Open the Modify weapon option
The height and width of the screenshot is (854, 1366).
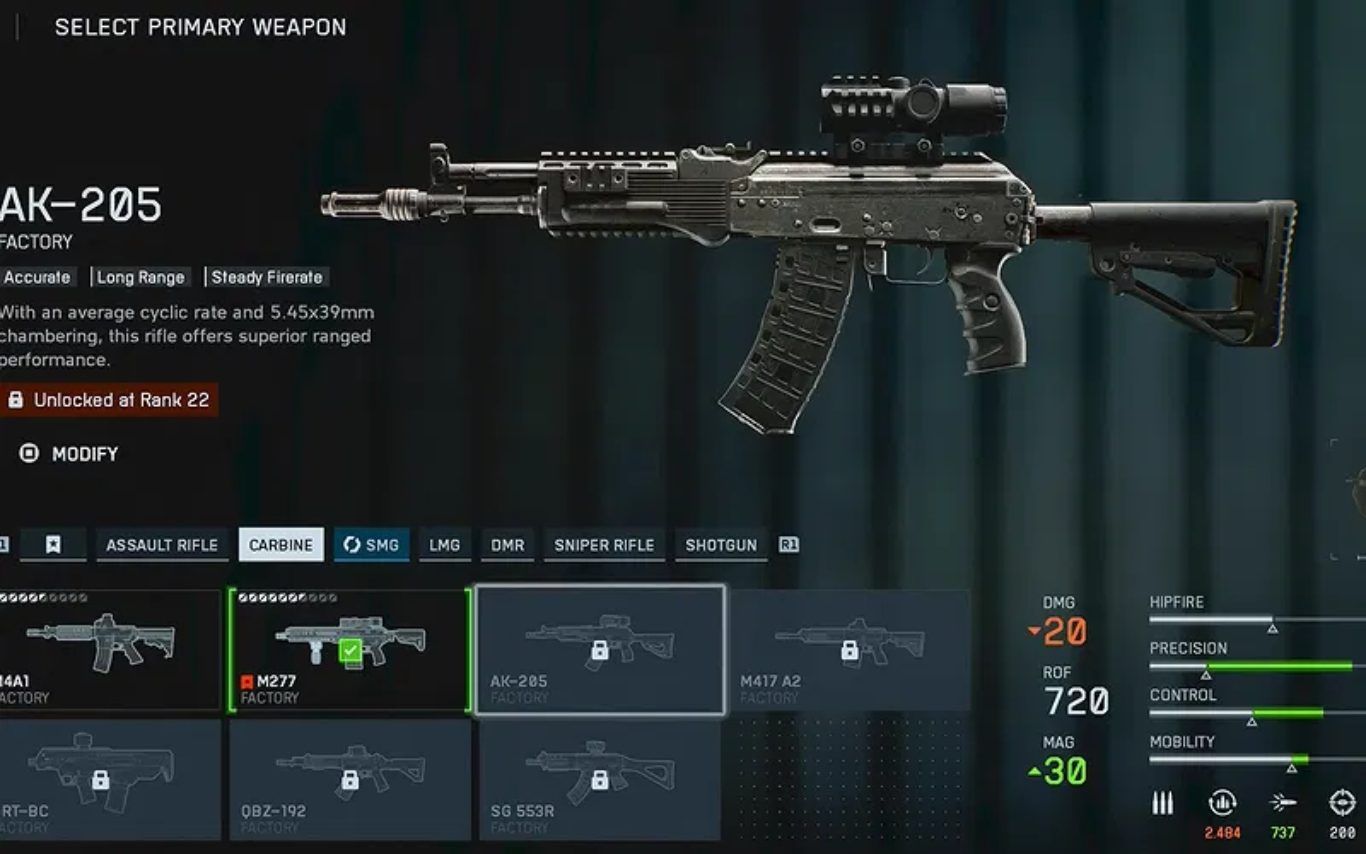point(70,454)
